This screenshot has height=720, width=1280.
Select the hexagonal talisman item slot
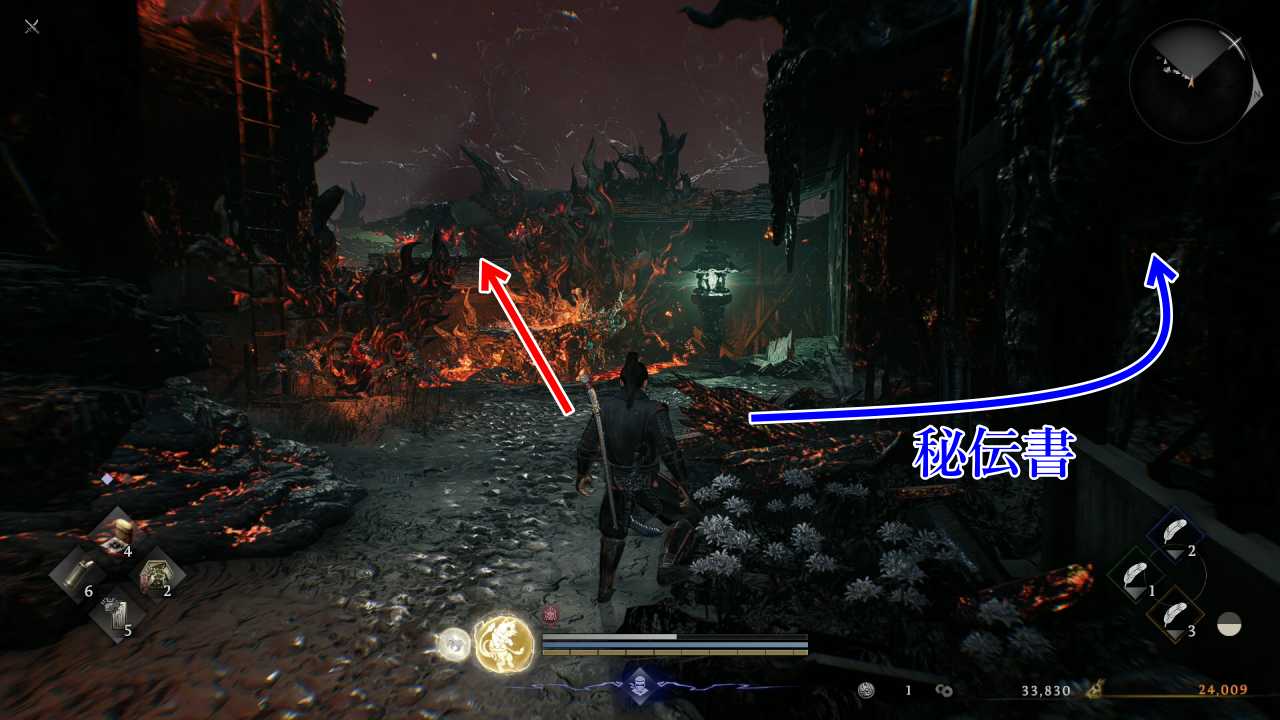157,576
